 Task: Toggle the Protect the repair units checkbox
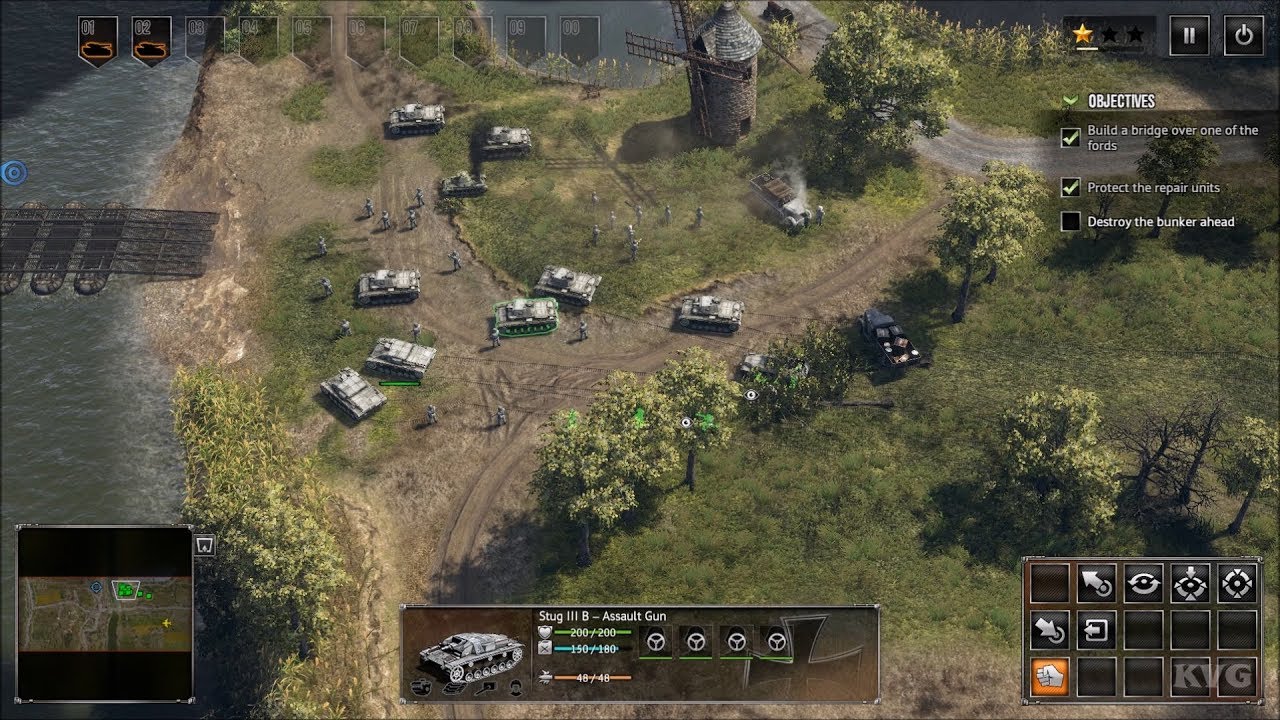(1069, 187)
